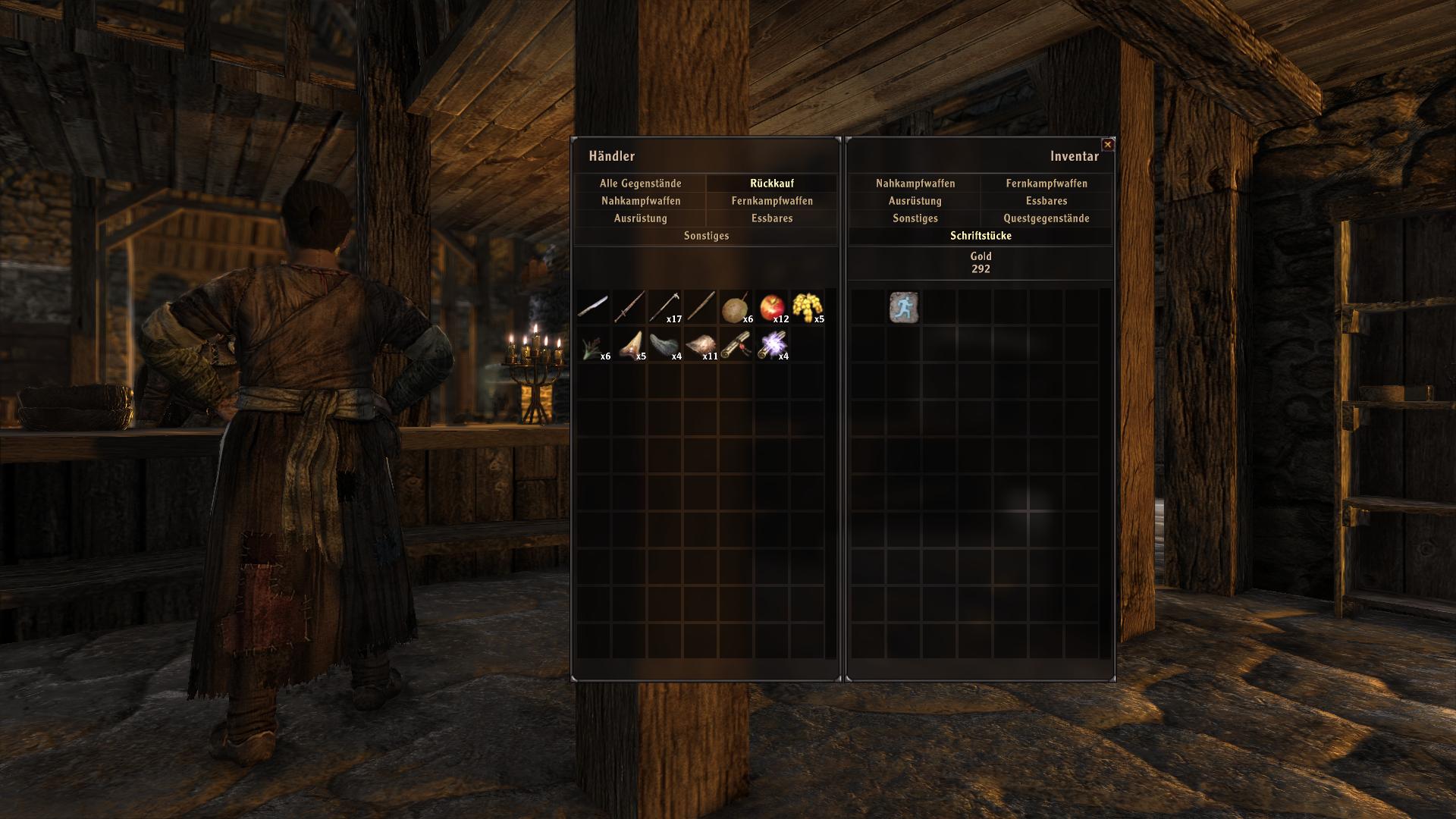This screenshot has height=819, width=1456.
Task: Select the scroll tied with red ribbon
Action: pos(736,345)
